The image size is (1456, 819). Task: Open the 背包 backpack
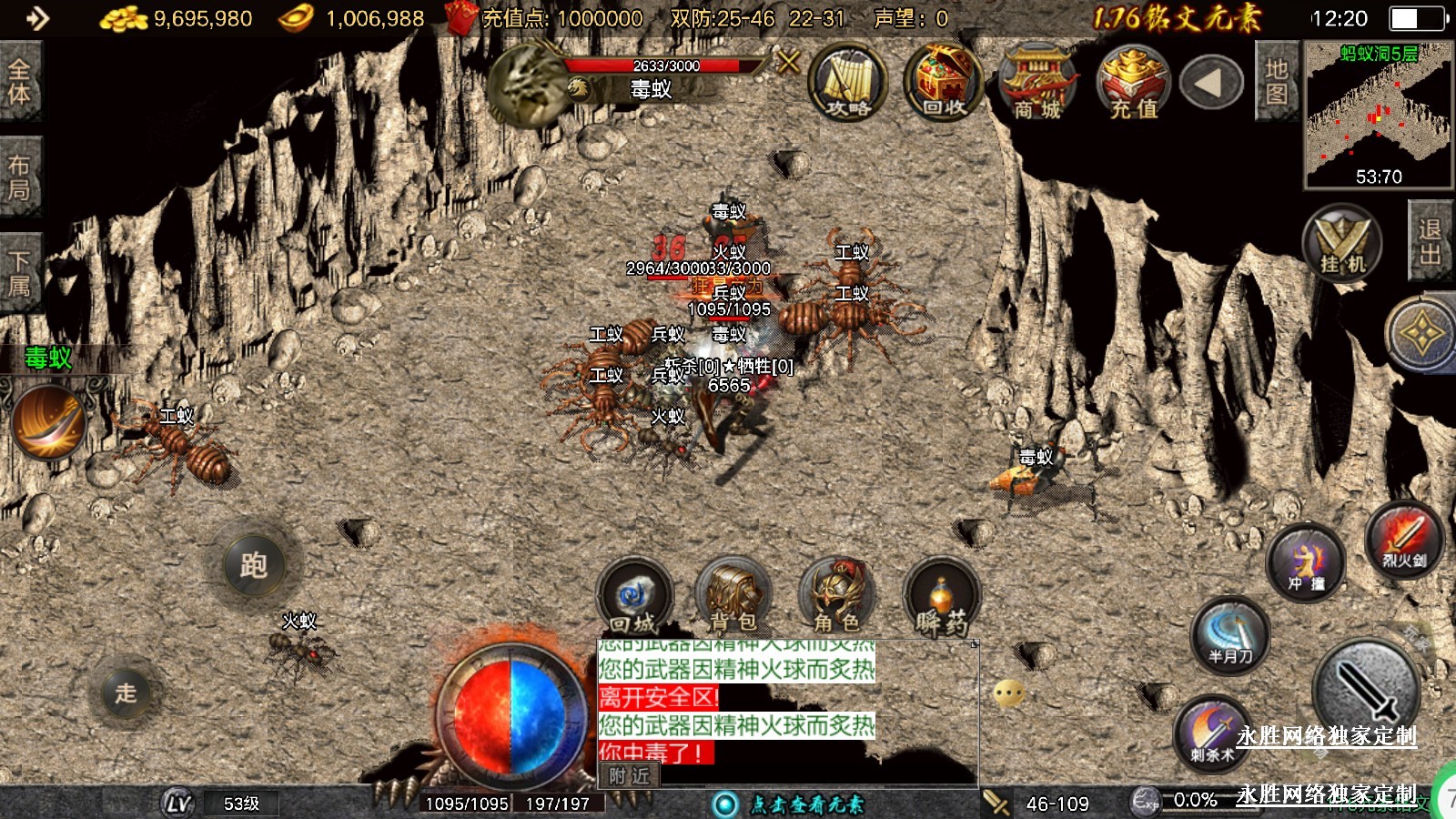tap(733, 598)
